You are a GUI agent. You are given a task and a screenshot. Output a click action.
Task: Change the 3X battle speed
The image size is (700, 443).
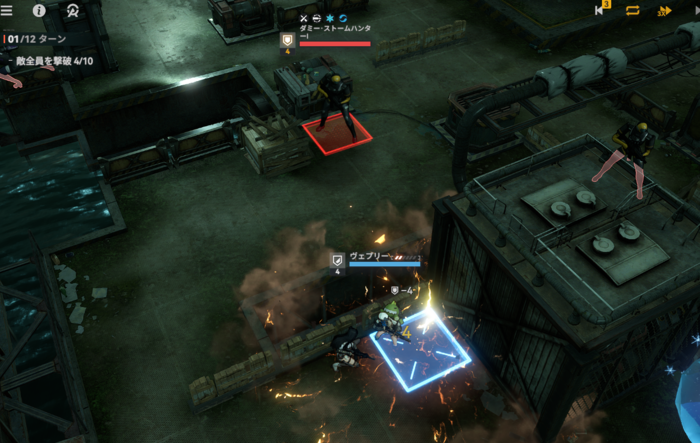click(664, 11)
